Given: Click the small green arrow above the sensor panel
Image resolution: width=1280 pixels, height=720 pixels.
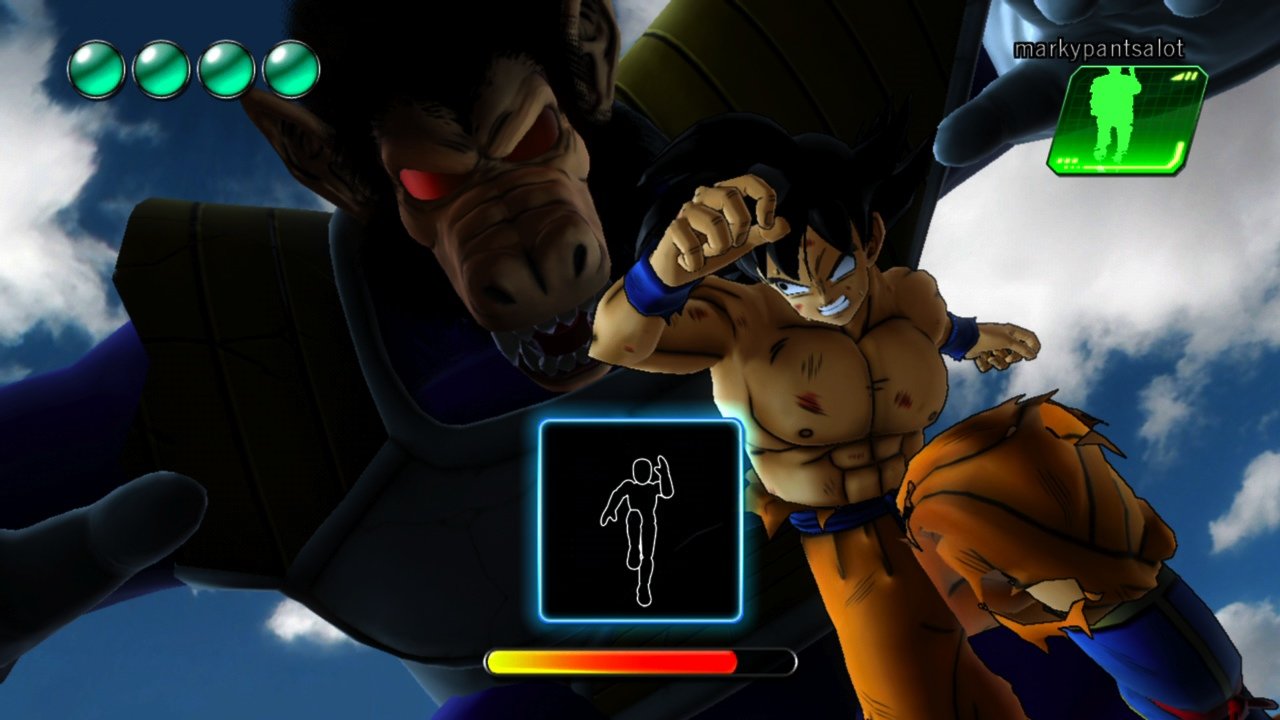Looking at the screenshot, I should (x=1186, y=74).
